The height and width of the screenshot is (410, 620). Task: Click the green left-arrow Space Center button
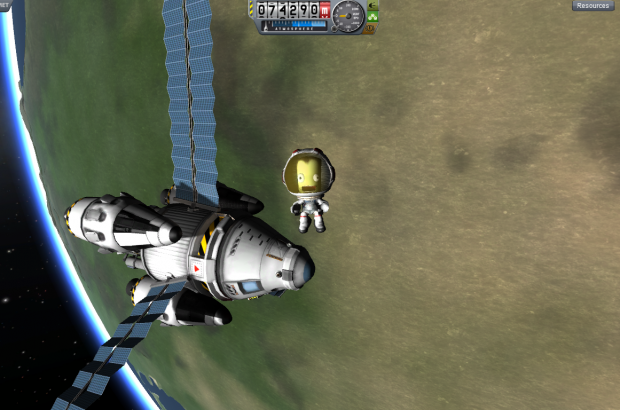[372, 5]
